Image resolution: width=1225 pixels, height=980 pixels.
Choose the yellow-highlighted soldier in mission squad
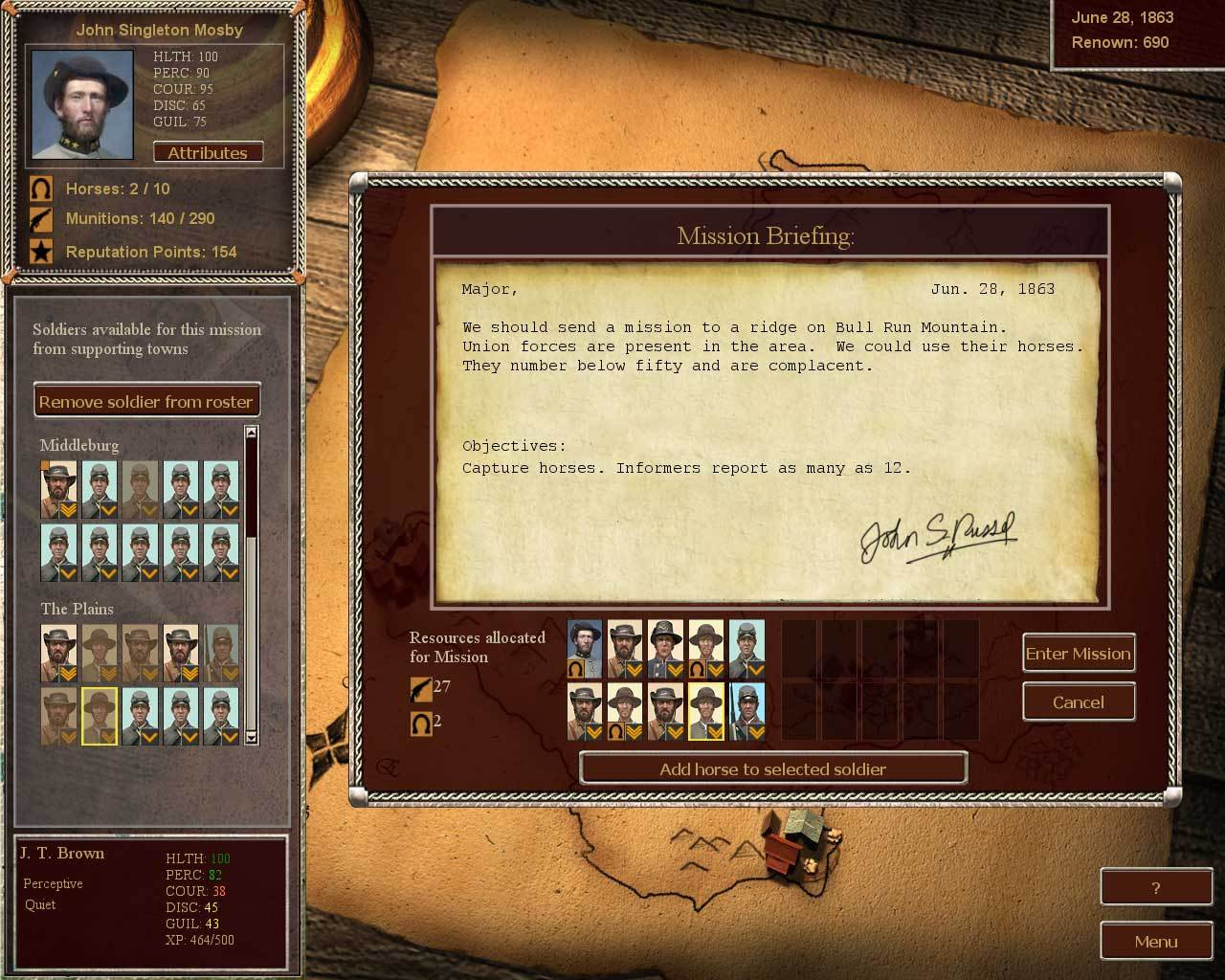[x=706, y=712]
